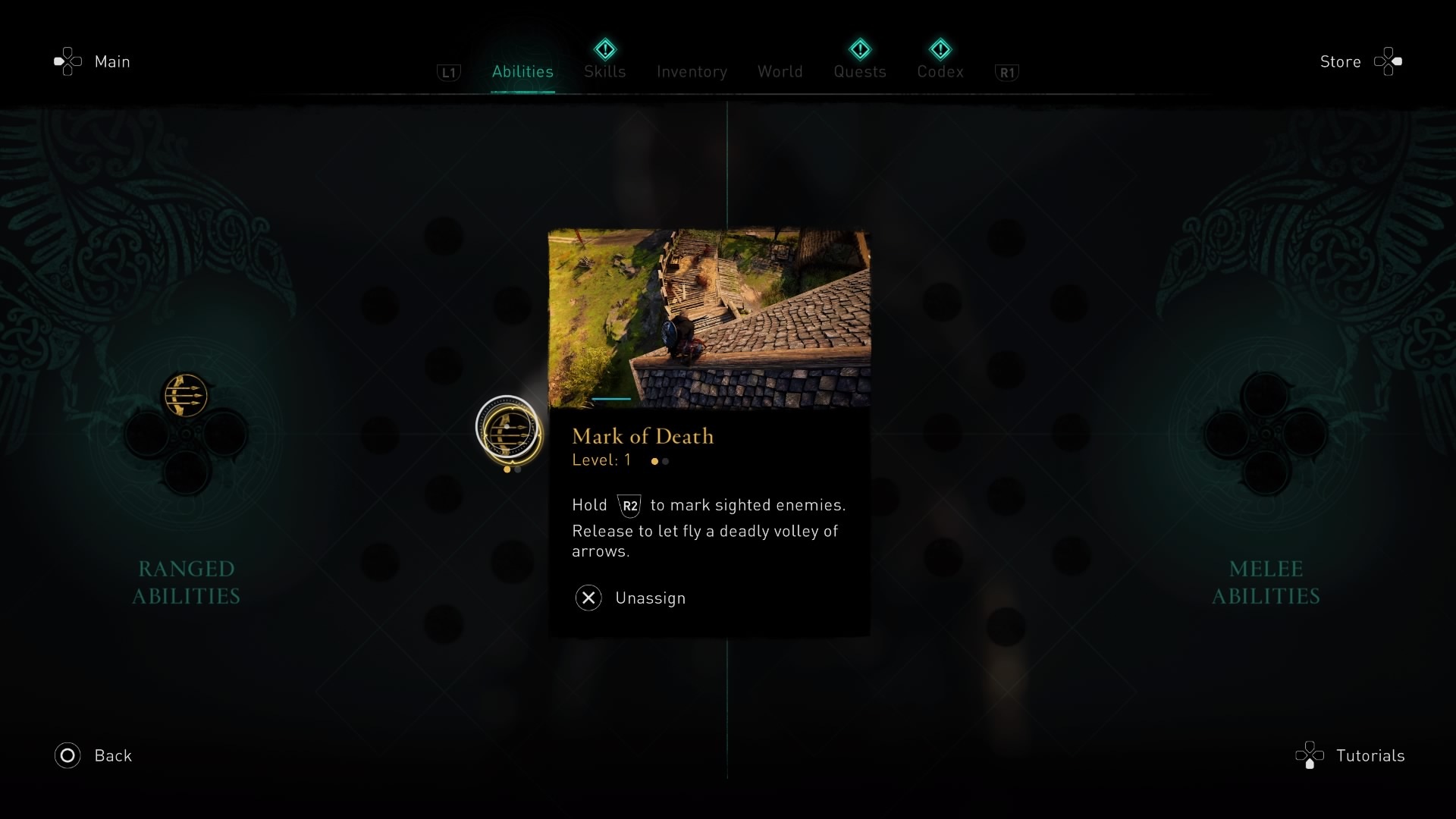Switch to the World tab

click(x=780, y=71)
